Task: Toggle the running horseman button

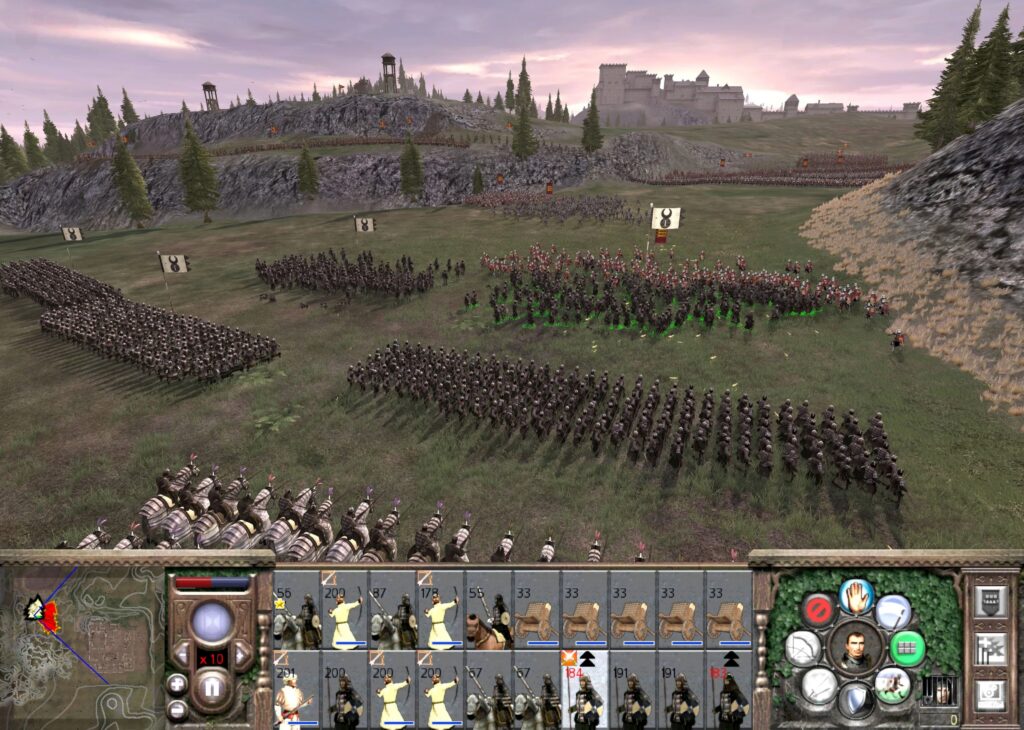Action: [892, 685]
